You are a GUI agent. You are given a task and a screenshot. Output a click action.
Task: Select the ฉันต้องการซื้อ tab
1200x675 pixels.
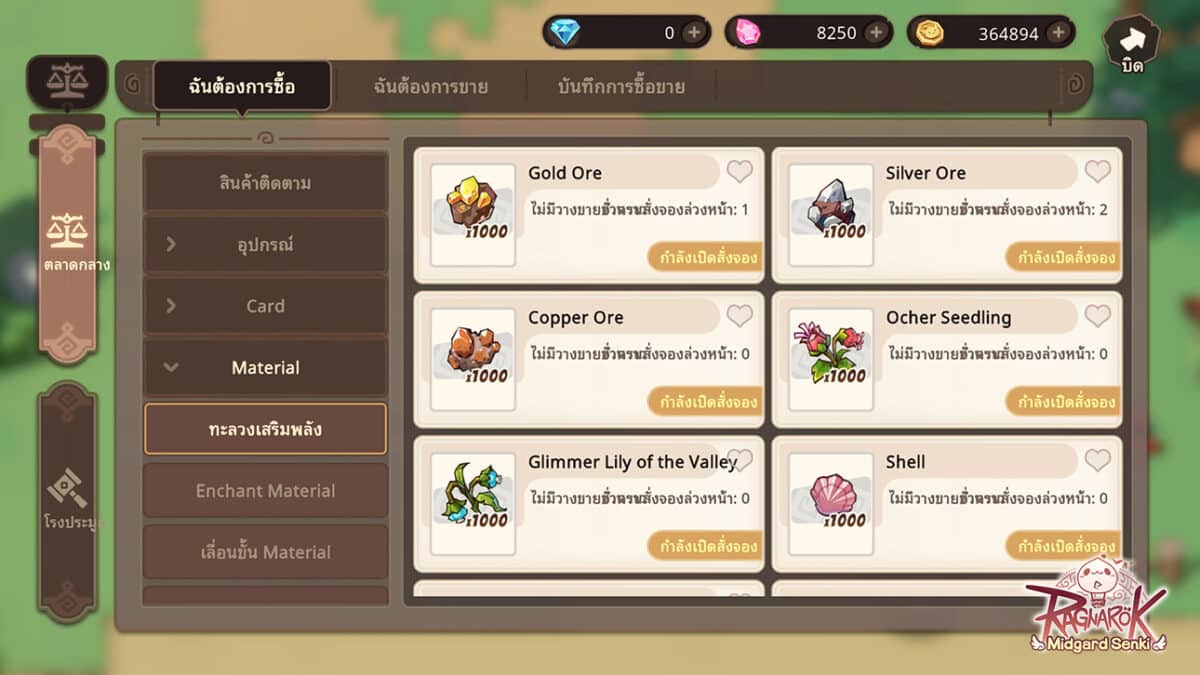click(242, 86)
